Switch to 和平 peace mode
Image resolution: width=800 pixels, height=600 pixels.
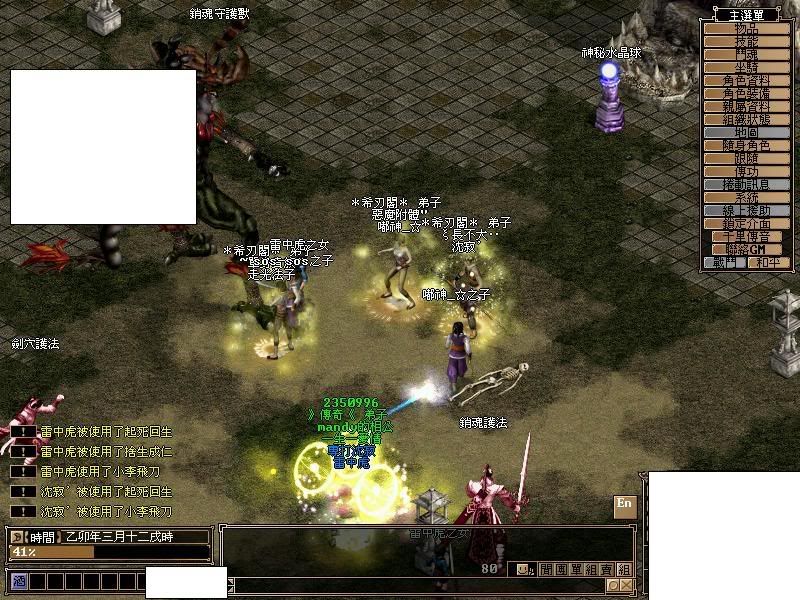767,262
